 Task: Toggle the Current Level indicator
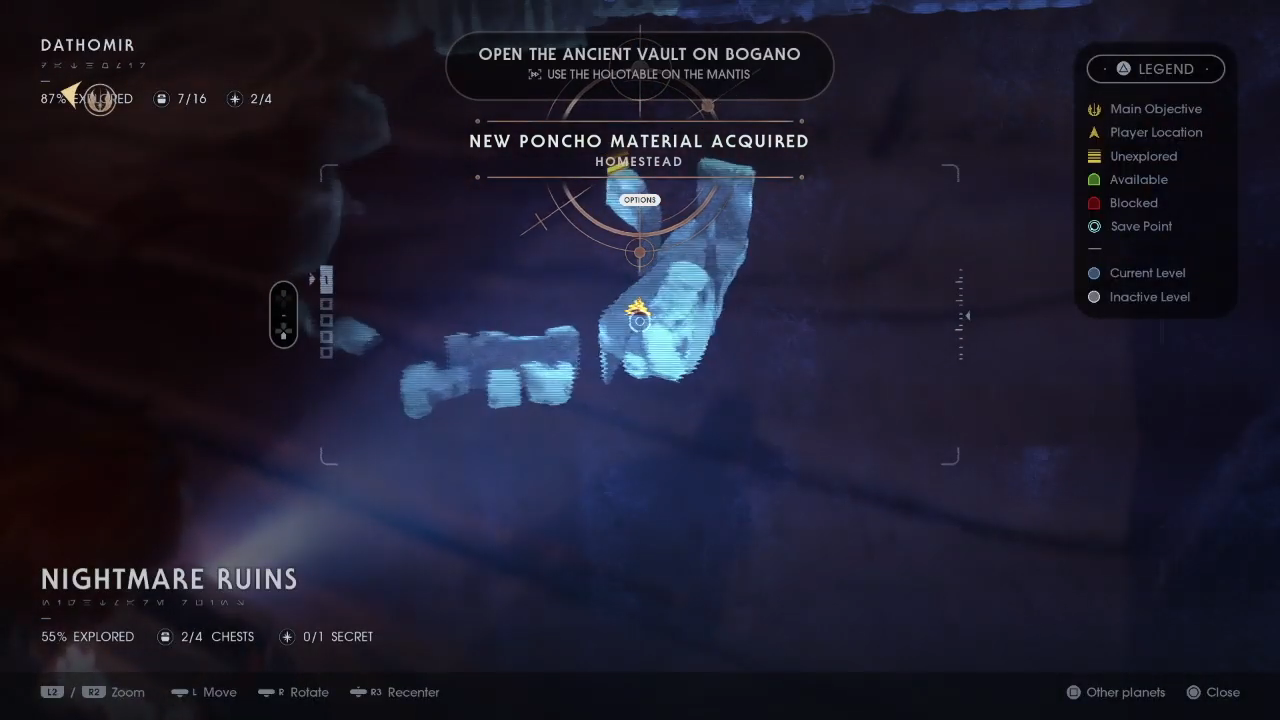[x=1094, y=273]
